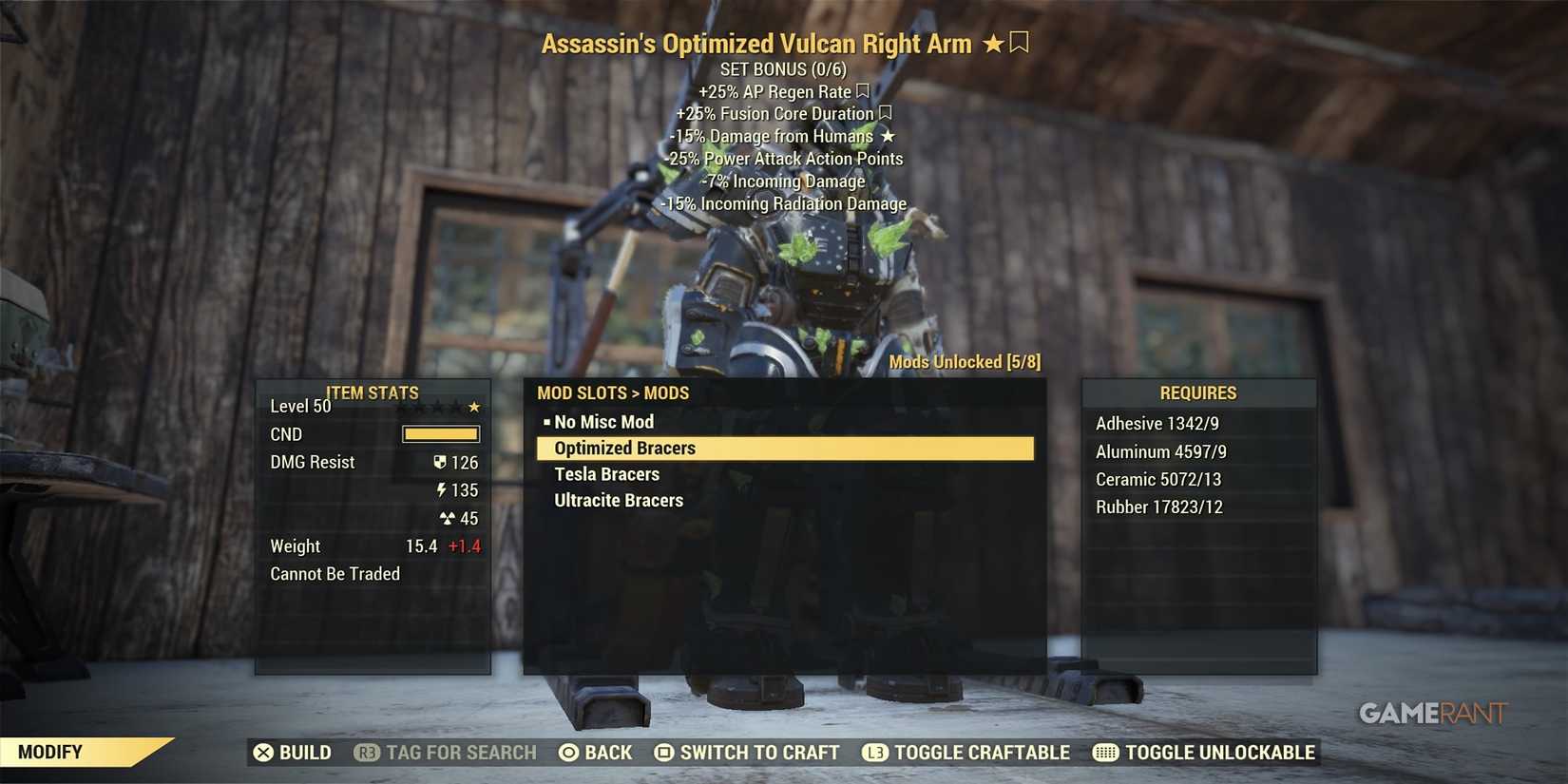The image size is (1568, 784).
Task: Select the No Misc Mod option
Action: point(603,421)
